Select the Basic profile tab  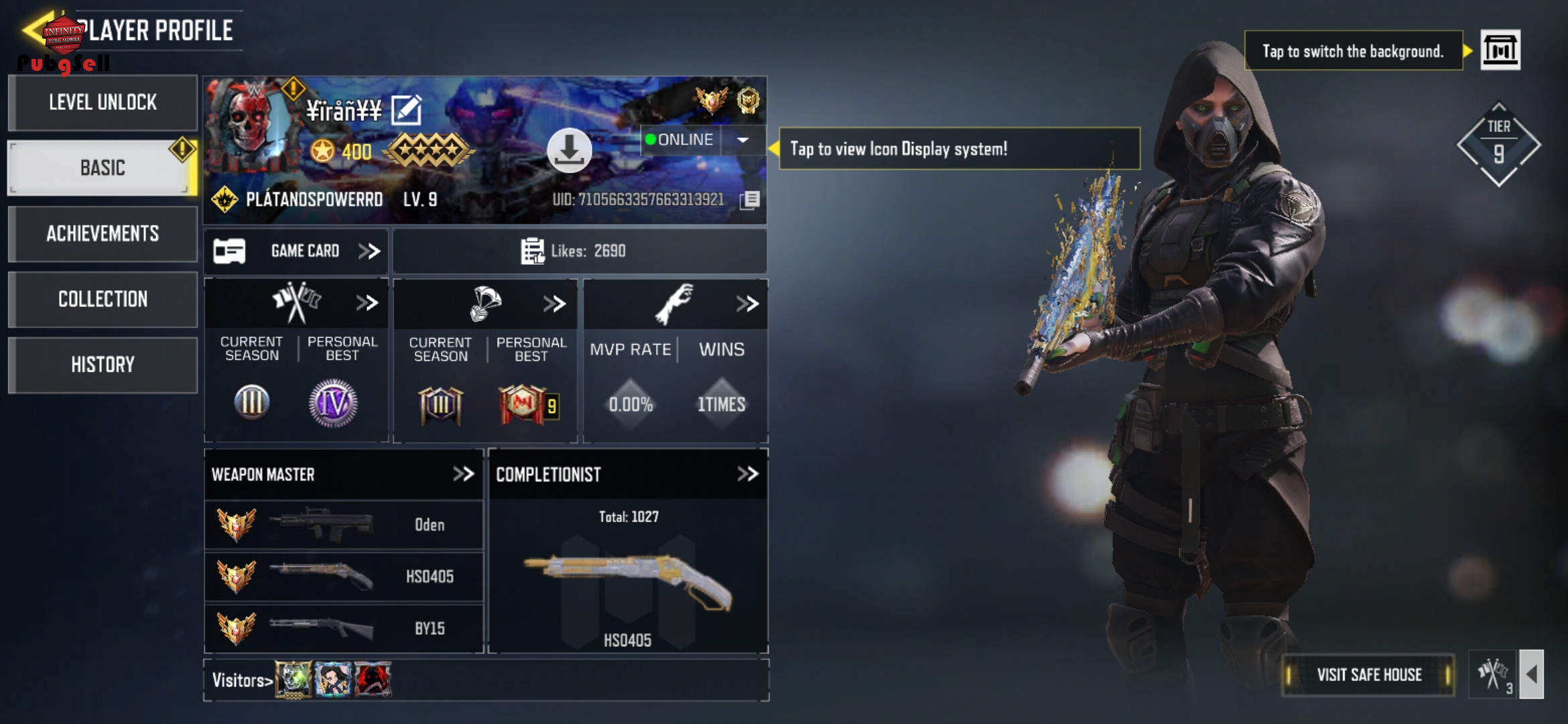[103, 168]
